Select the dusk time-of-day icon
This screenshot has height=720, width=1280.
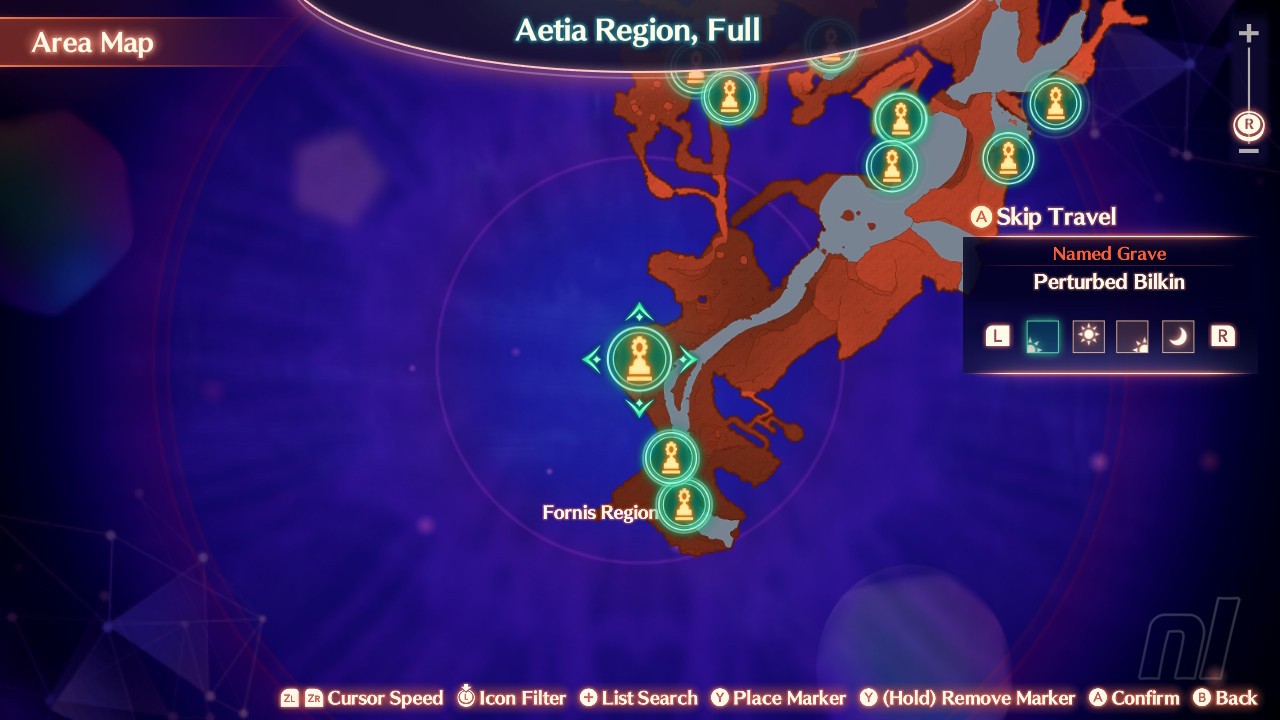[x=1133, y=336]
